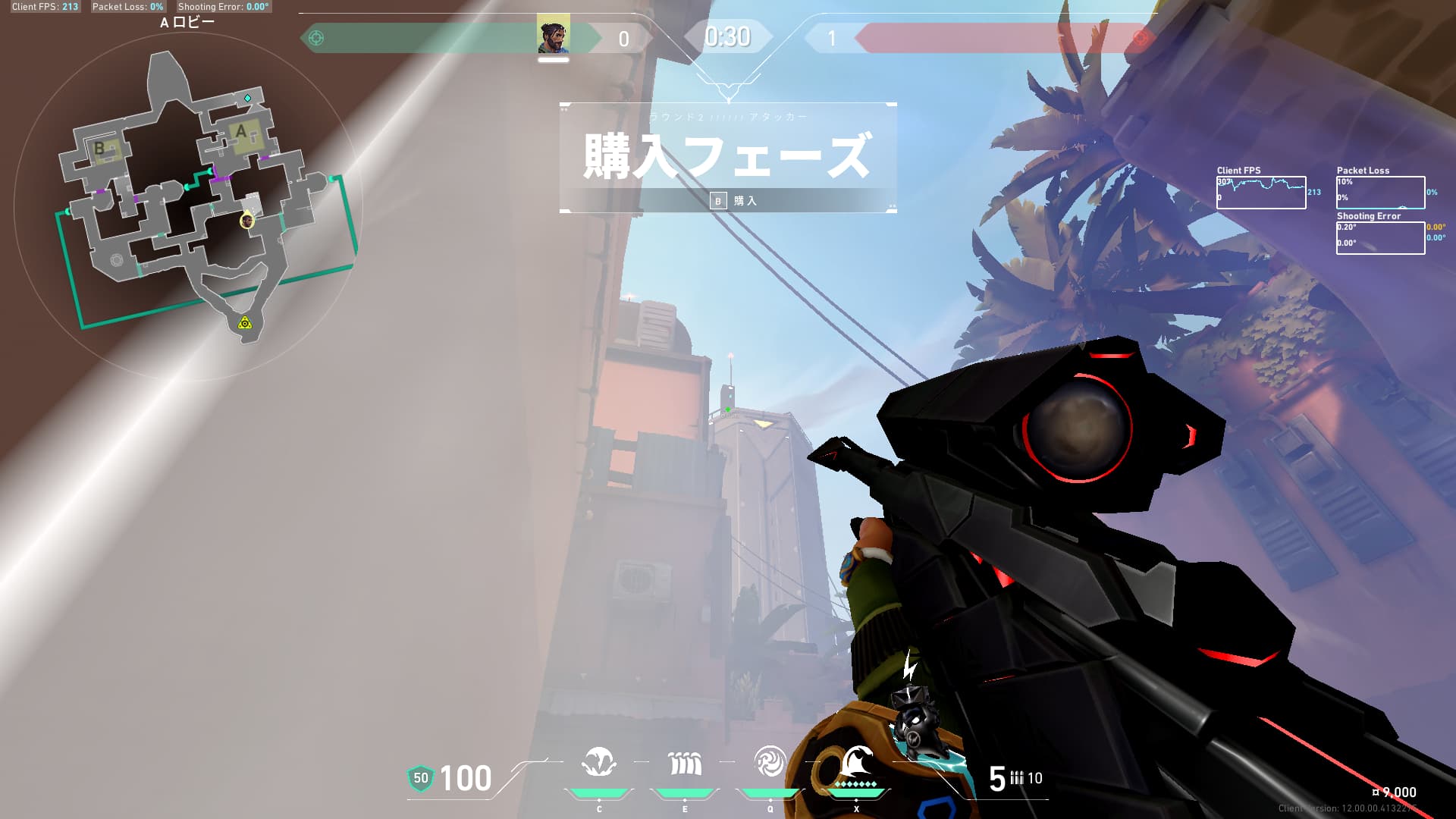Open the Shooting Error stats panel

pos(1380,237)
